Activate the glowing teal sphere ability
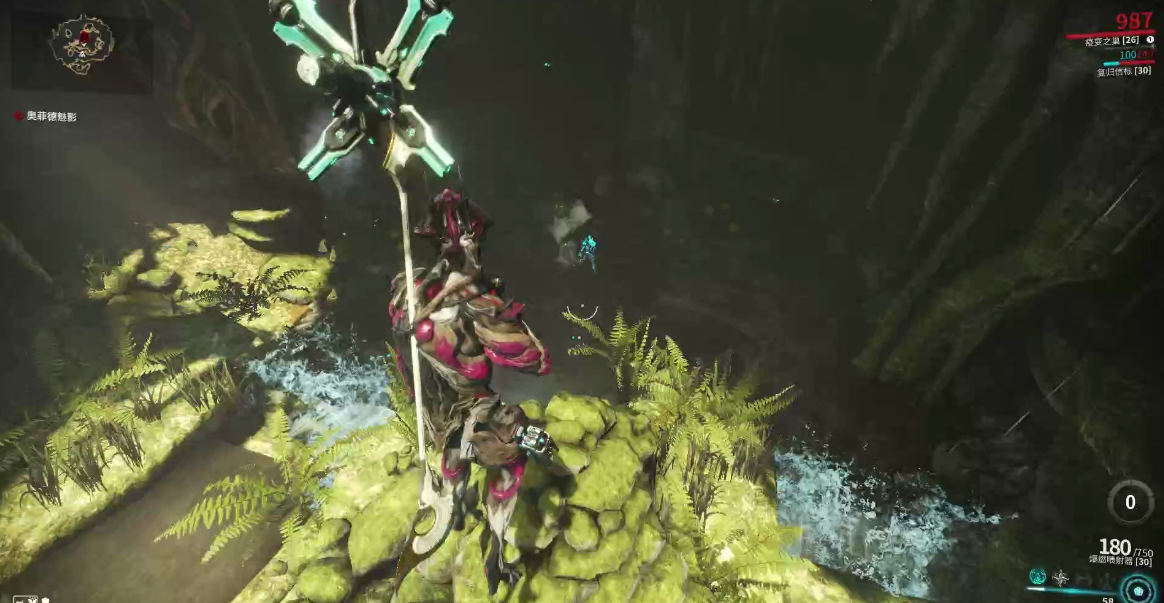 tap(1038, 577)
